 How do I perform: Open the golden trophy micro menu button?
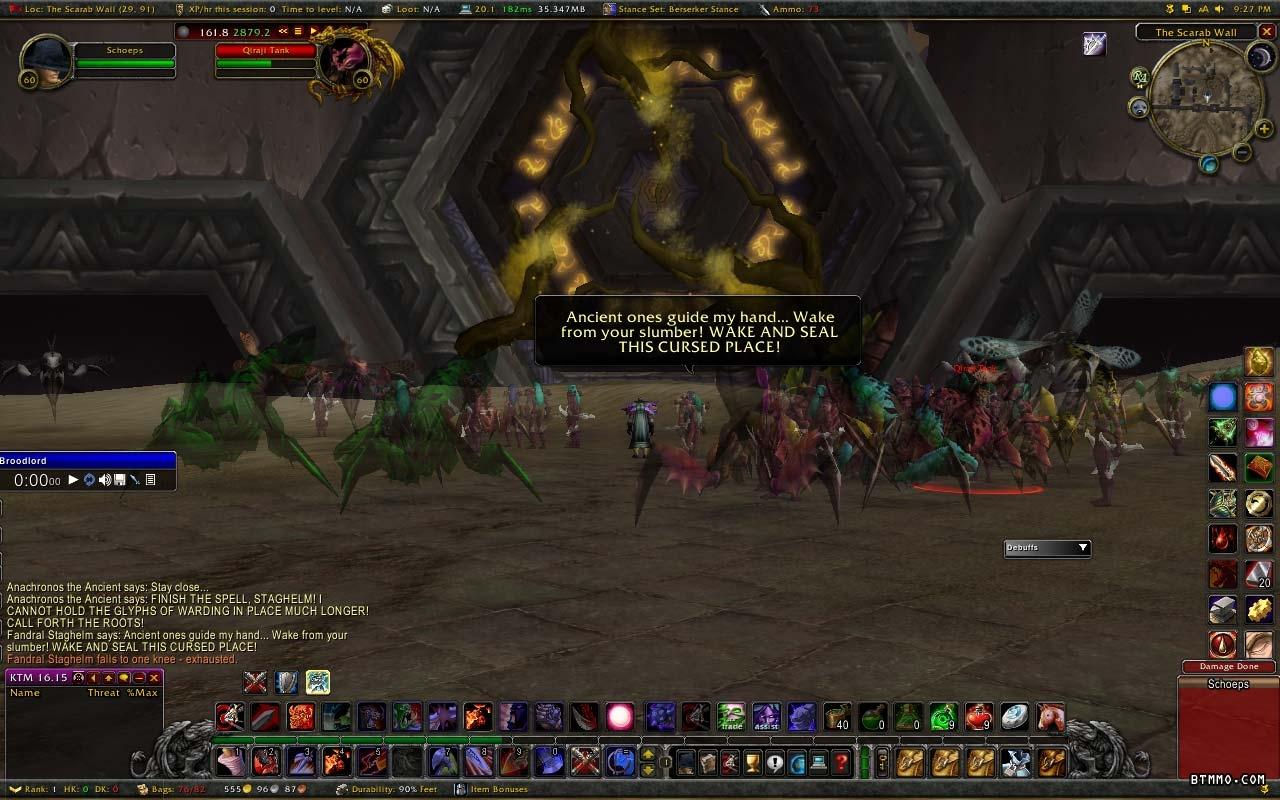[753, 763]
